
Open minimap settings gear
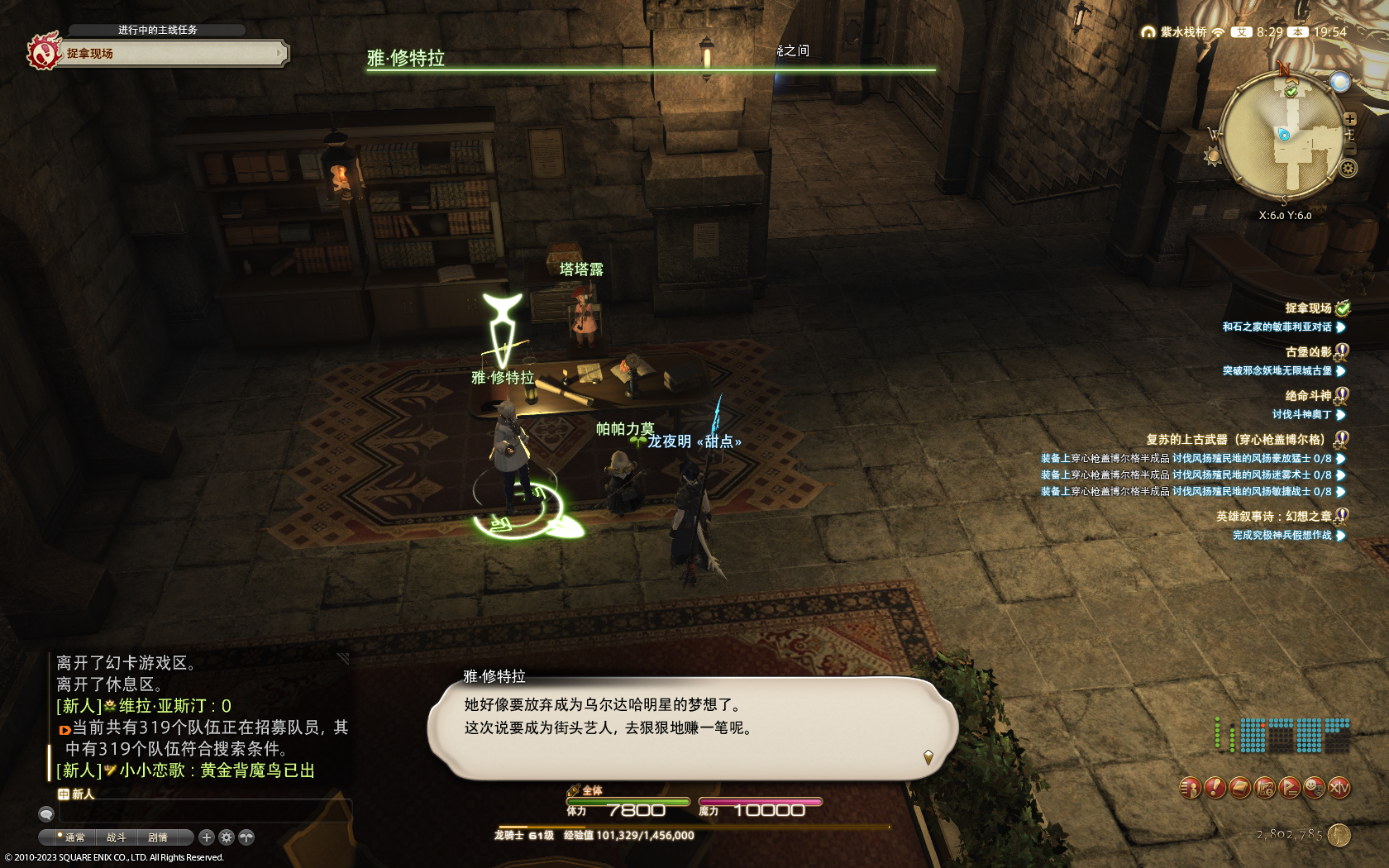[x=1348, y=169]
